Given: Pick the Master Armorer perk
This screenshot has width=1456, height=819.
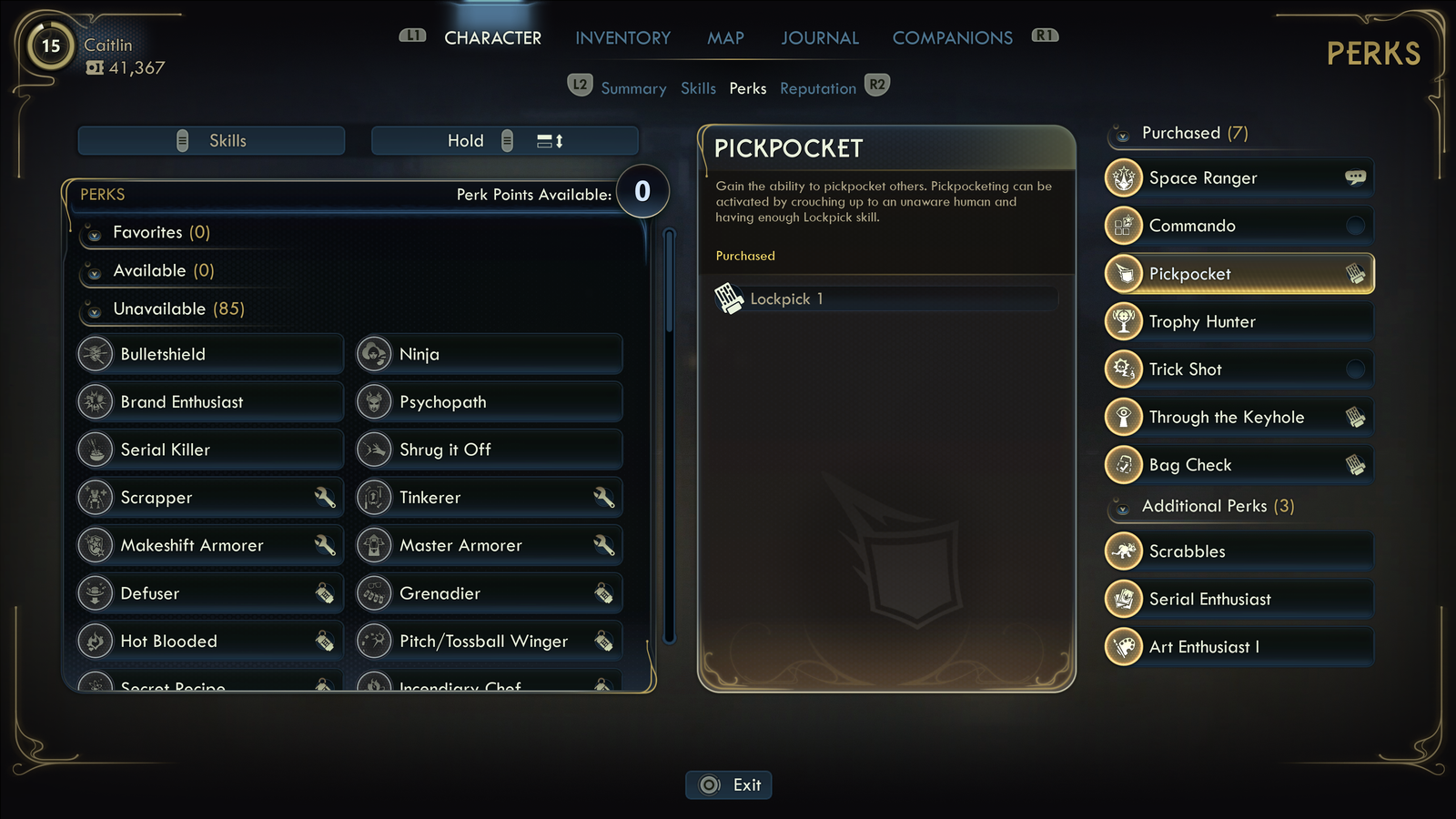Looking at the screenshot, I should point(489,545).
